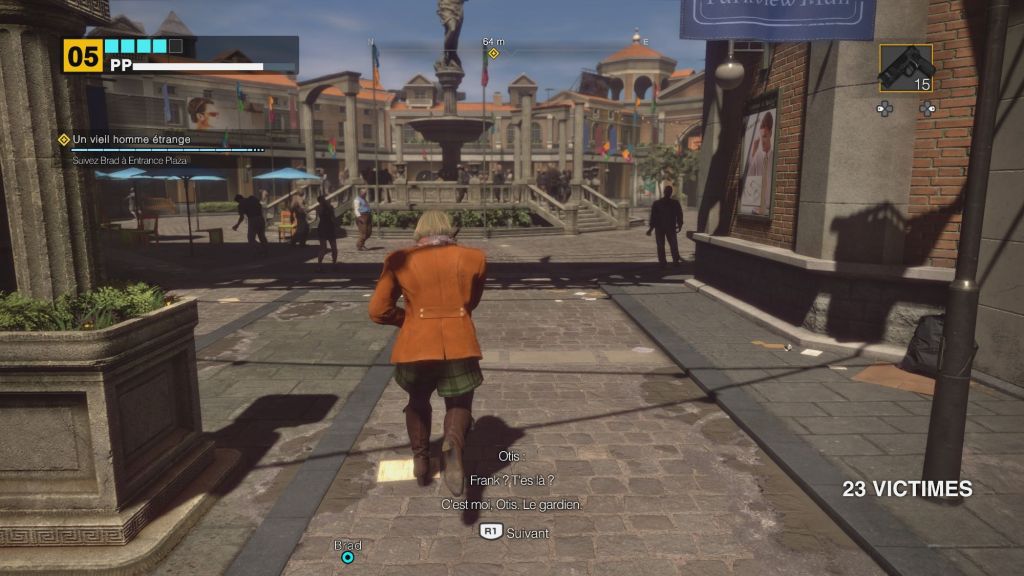
Task: Select the Brad companion marker
Action: tap(348, 556)
